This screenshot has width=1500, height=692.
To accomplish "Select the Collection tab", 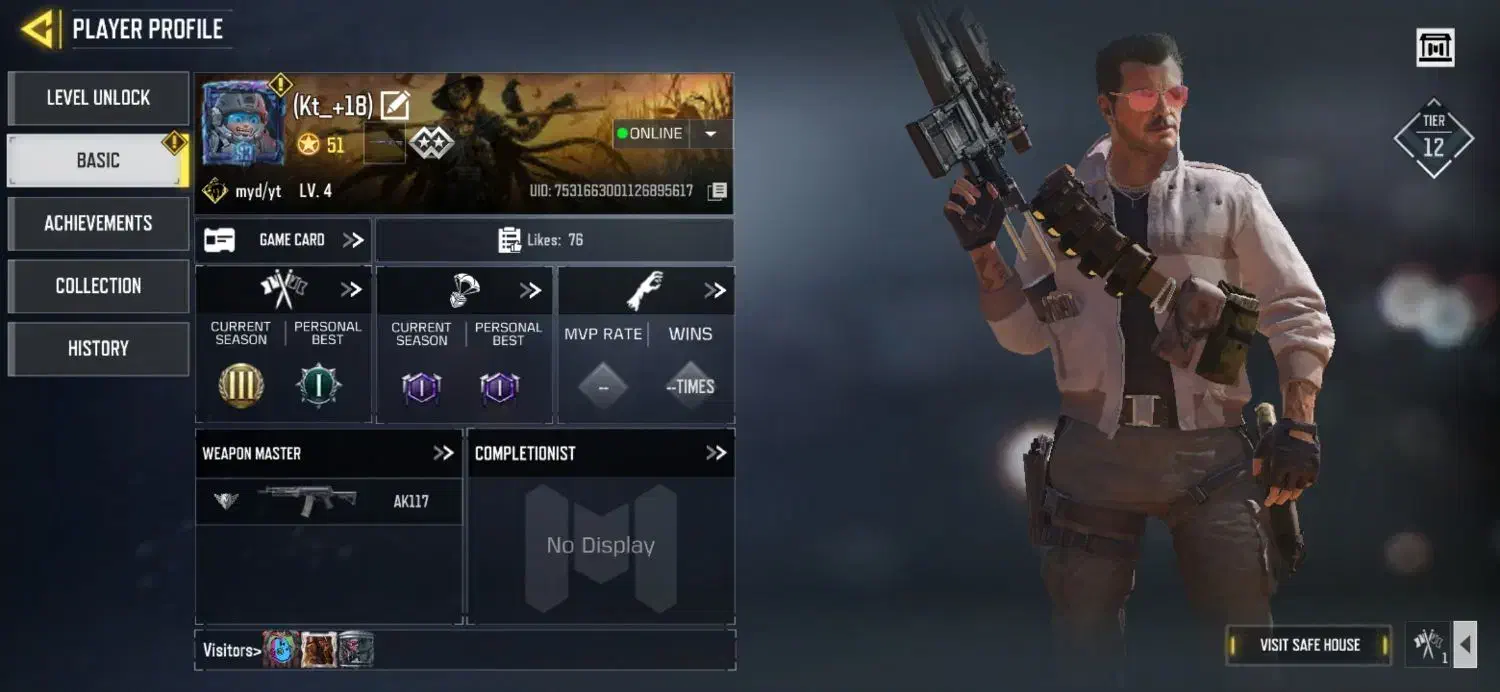I will pos(98,286).
